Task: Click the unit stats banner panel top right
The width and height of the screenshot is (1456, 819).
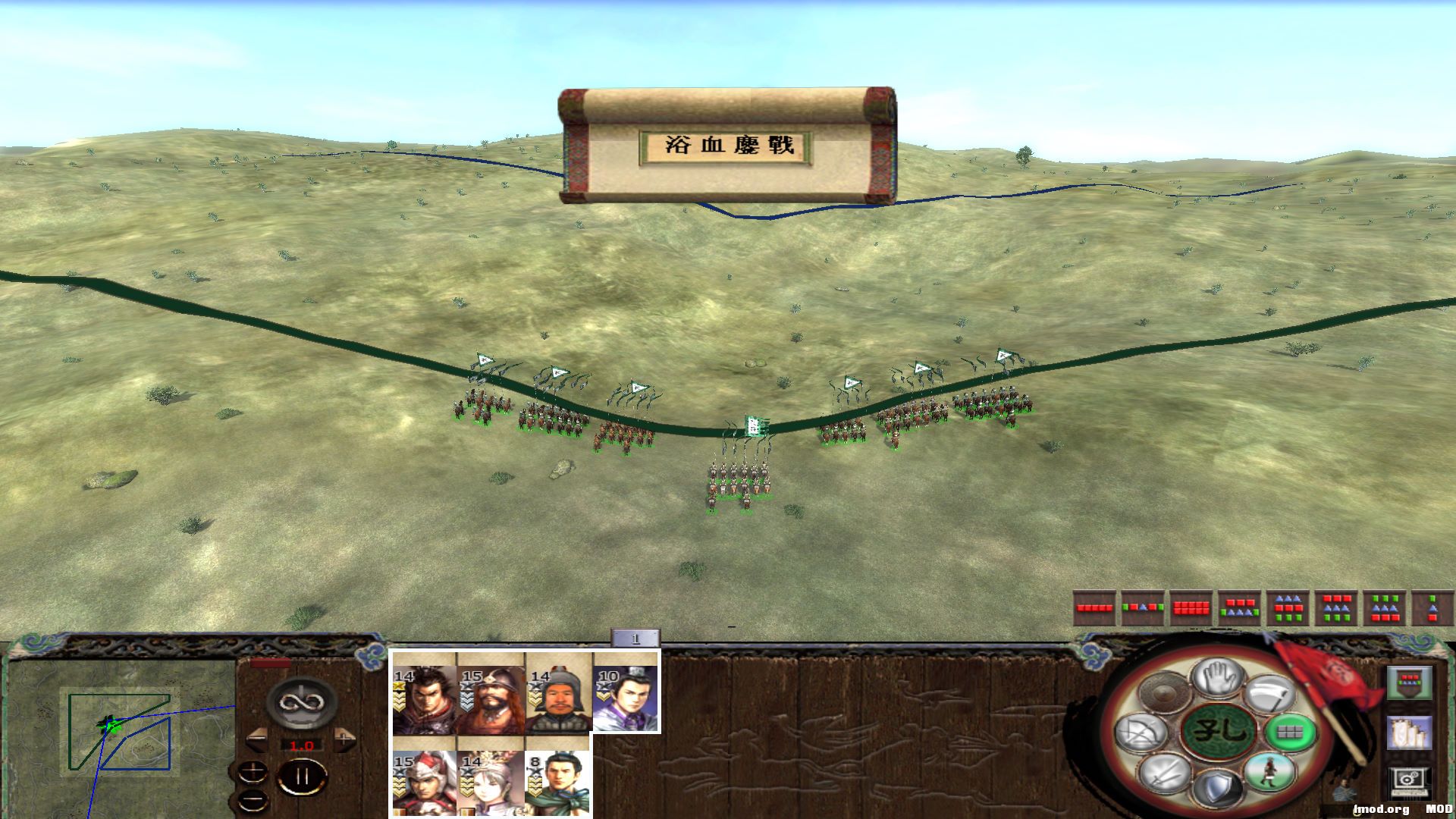Action: click(1411, 682)
